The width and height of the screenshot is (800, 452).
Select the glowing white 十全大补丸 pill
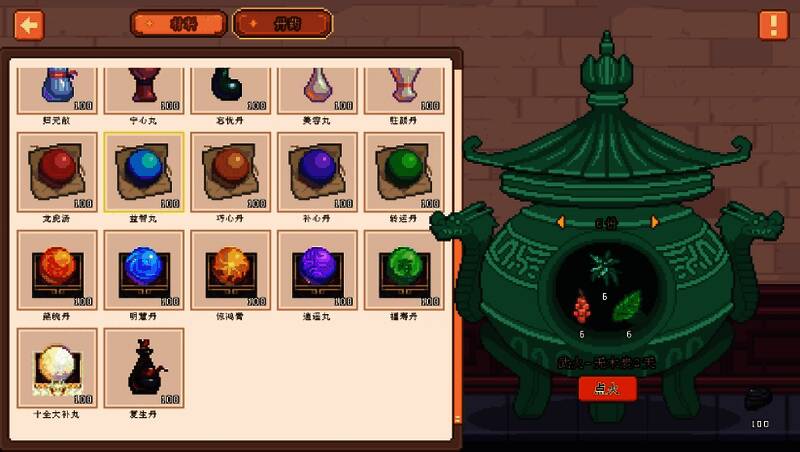click(x=57, y=367)
